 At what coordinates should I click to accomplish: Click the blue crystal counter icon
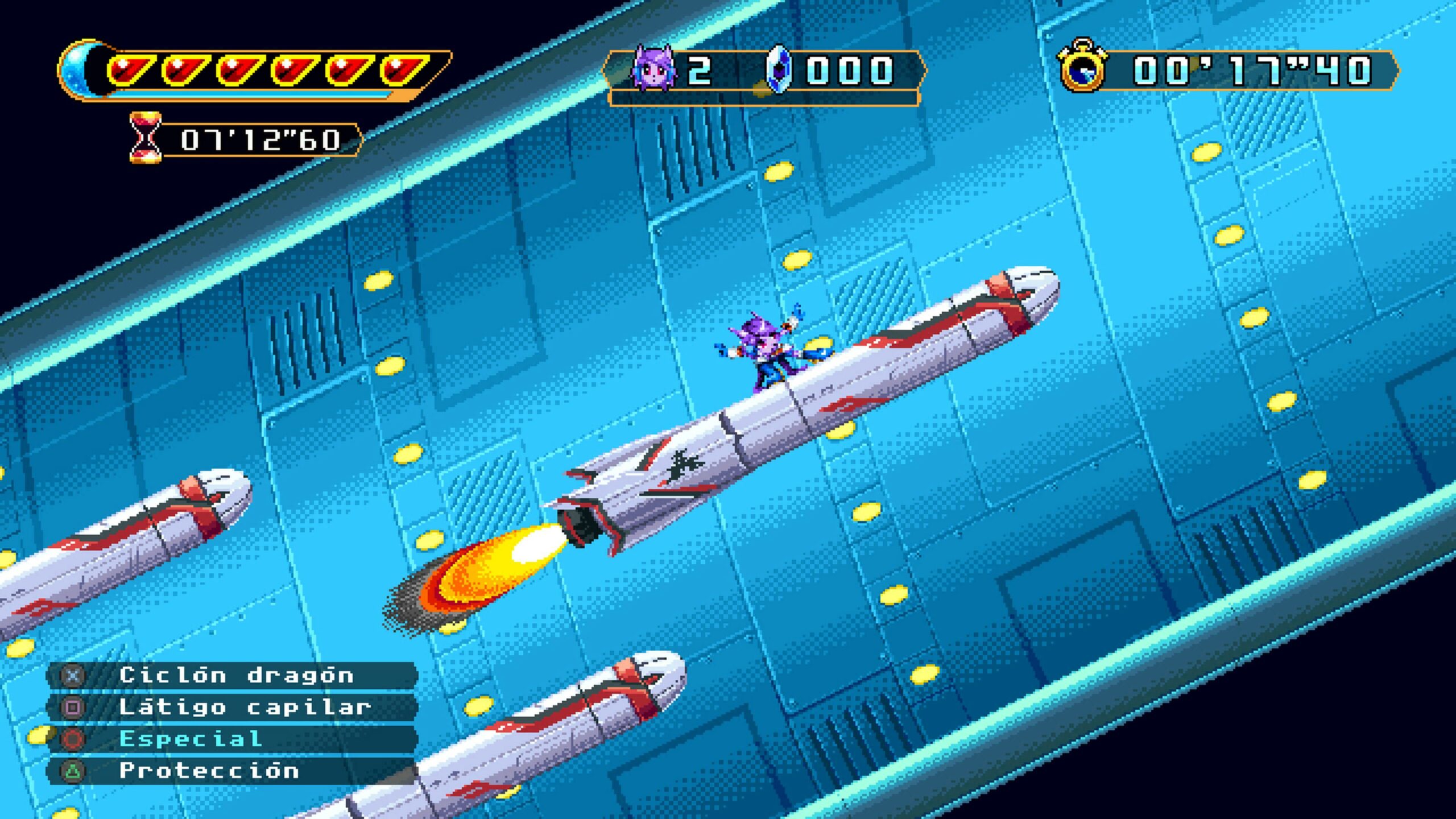(778, 70)
